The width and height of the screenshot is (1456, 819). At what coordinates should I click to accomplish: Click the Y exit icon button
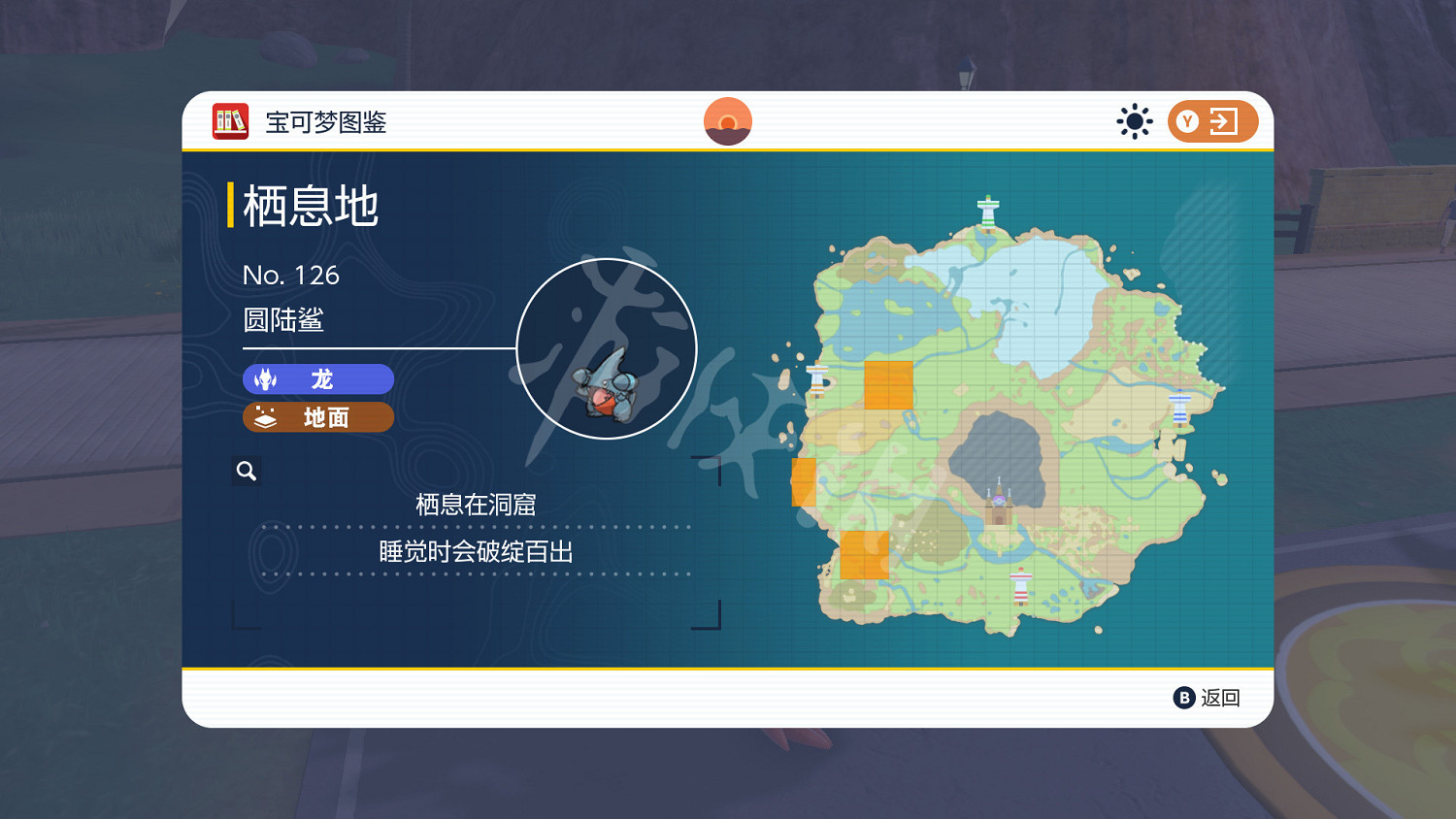(1212, 120)
